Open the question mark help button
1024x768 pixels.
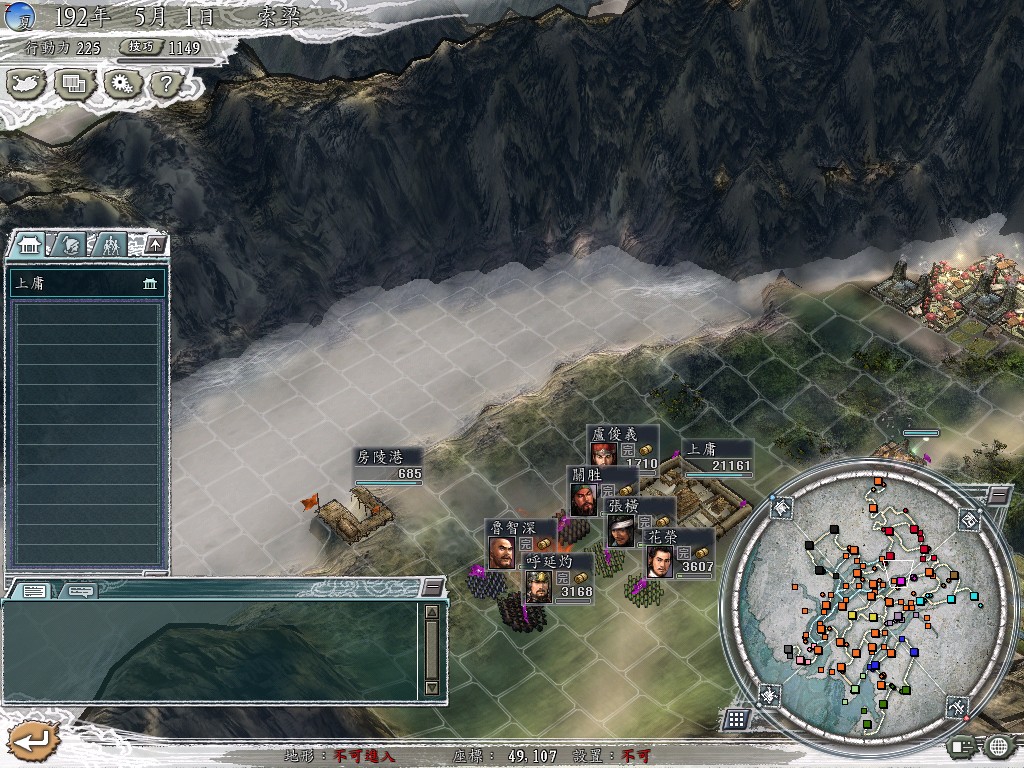coord(166,84)
